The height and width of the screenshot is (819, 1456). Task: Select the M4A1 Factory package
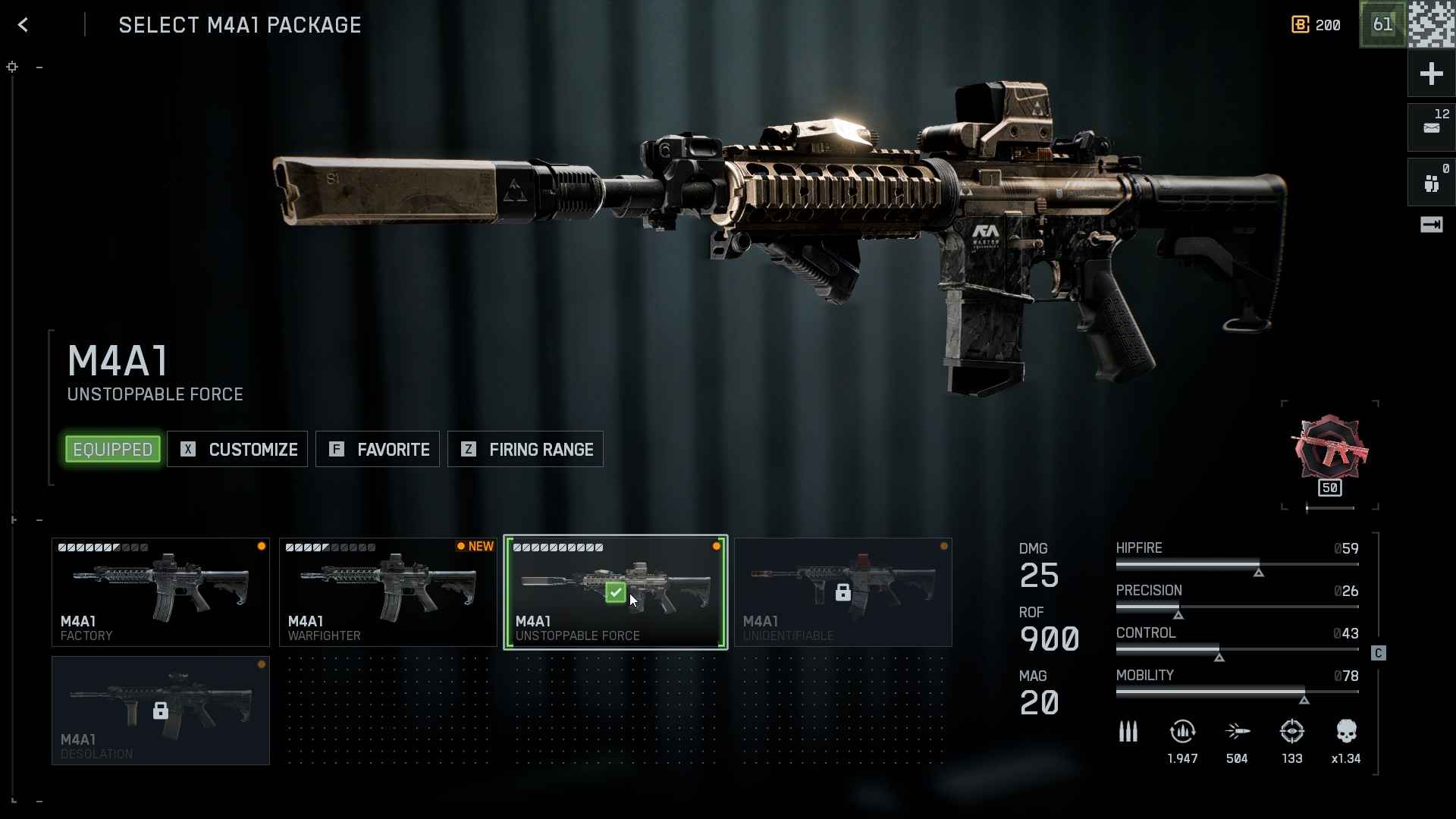point(161,592)
